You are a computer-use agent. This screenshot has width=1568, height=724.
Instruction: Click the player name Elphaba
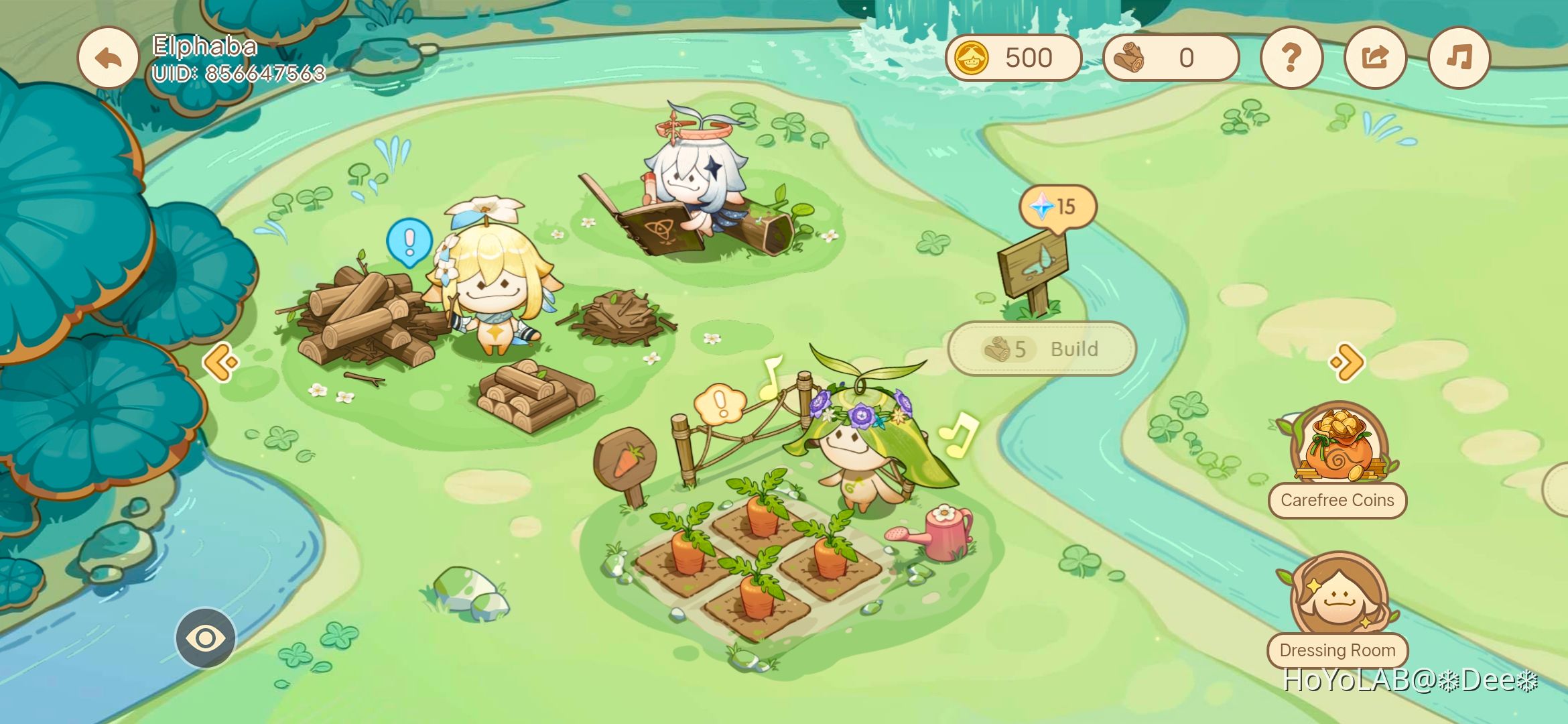point(204,45)
